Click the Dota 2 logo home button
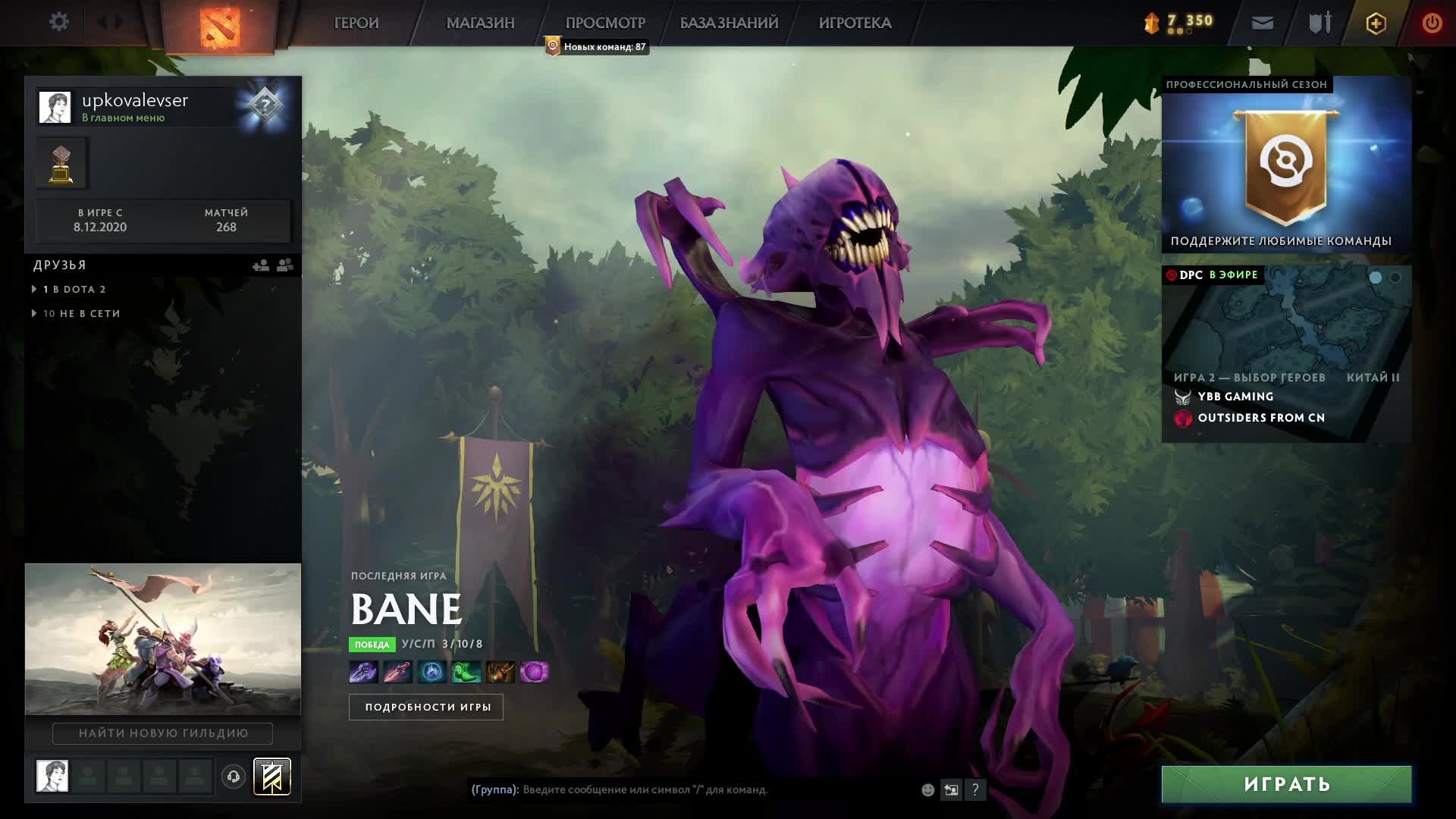Viewport: 1456px width, 819px height. pyautogui.click(x=220, y=27)
